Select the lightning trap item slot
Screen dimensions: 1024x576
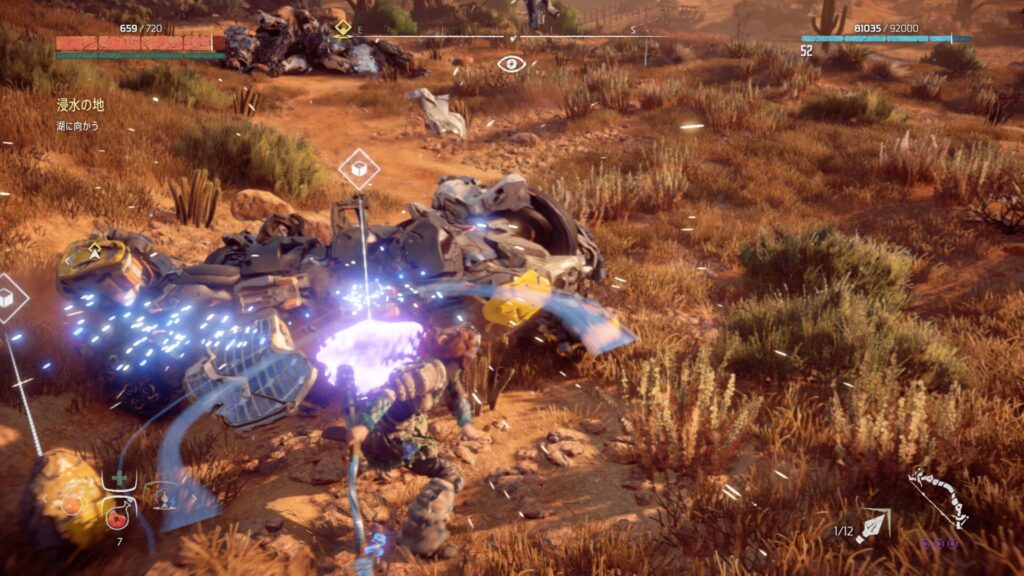[163, 497]
